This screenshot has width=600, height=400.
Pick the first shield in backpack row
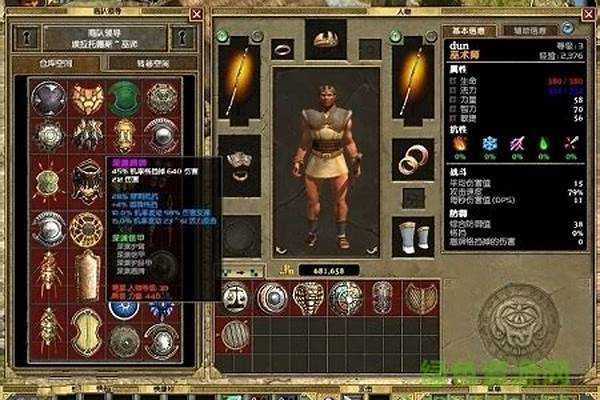point(235,297)
